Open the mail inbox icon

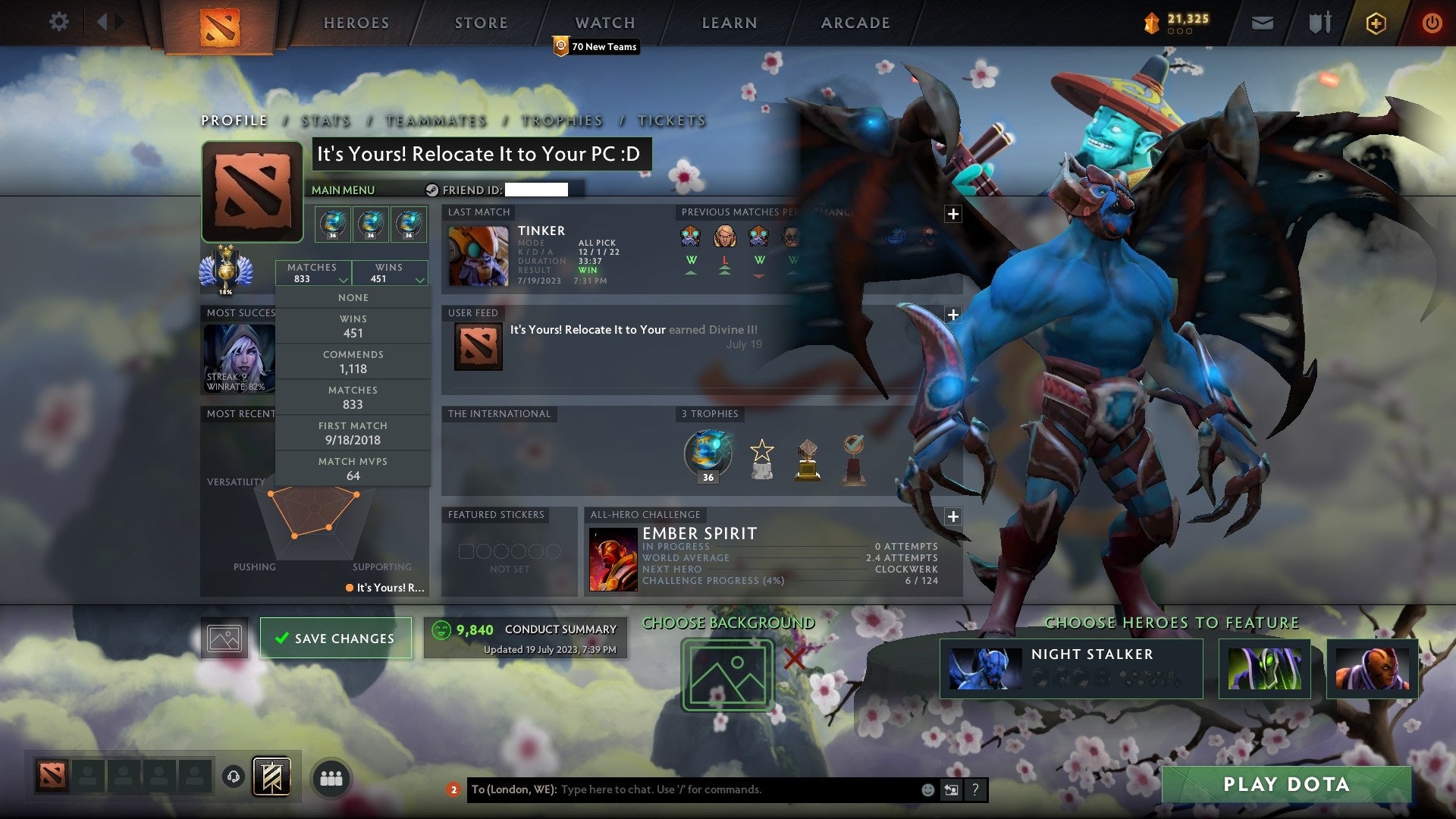click(1263, 22)
